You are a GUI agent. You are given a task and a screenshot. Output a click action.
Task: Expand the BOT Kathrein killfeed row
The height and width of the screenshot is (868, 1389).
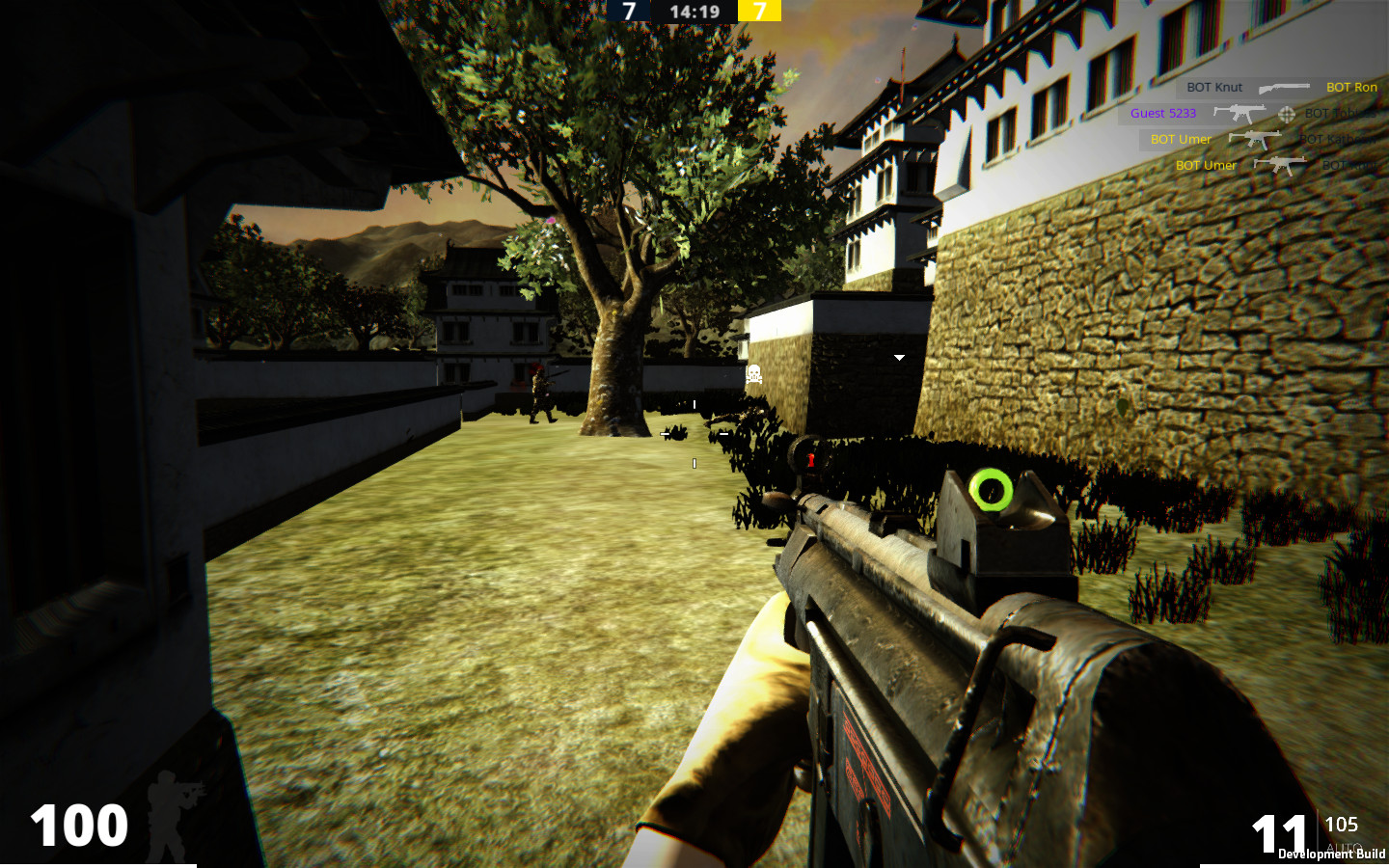pos(1337,140)
